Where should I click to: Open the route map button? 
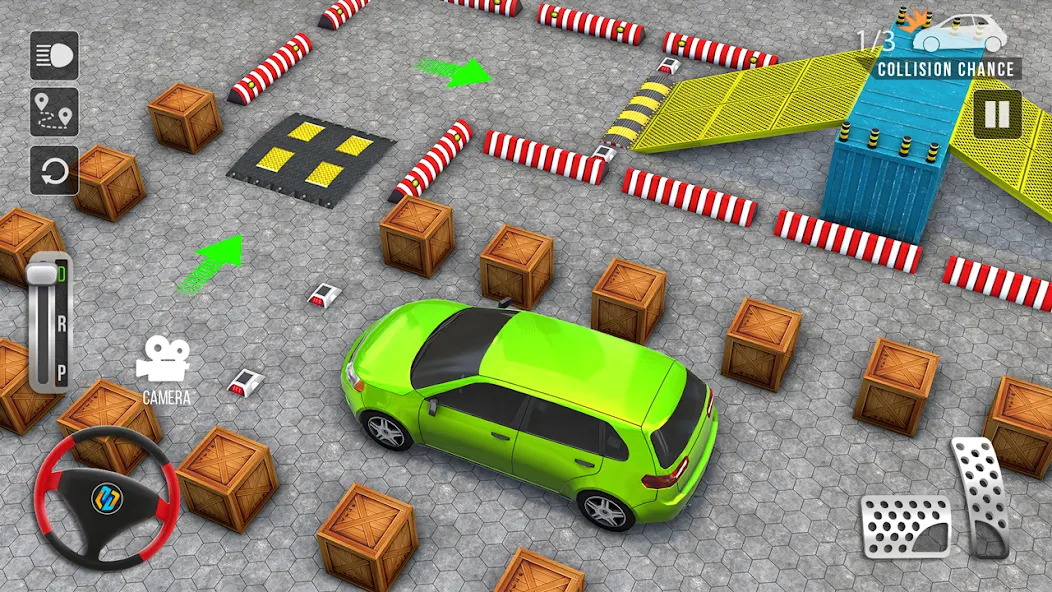(54, 112)
